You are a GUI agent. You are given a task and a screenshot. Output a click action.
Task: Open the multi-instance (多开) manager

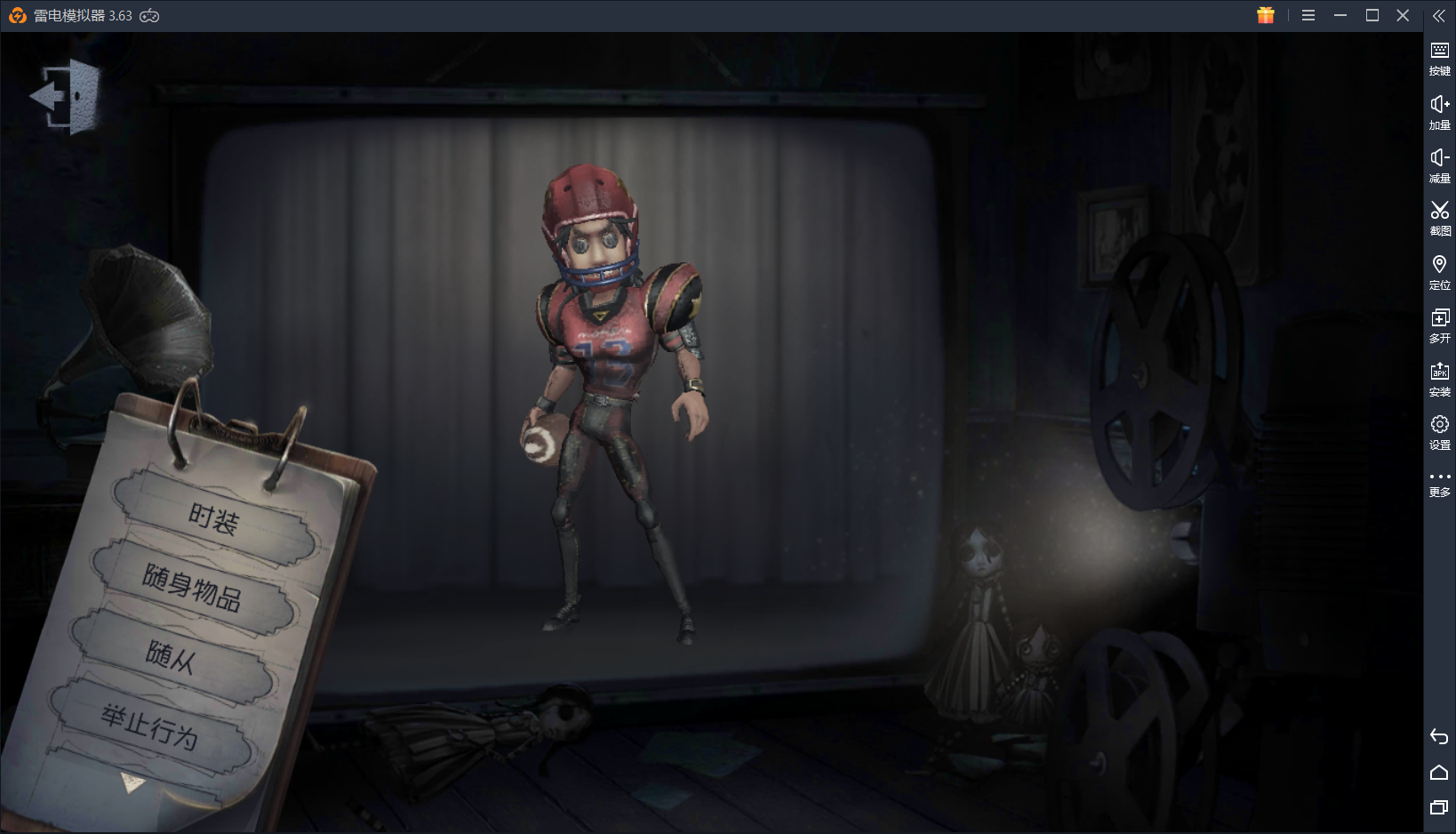point(1438,325)
